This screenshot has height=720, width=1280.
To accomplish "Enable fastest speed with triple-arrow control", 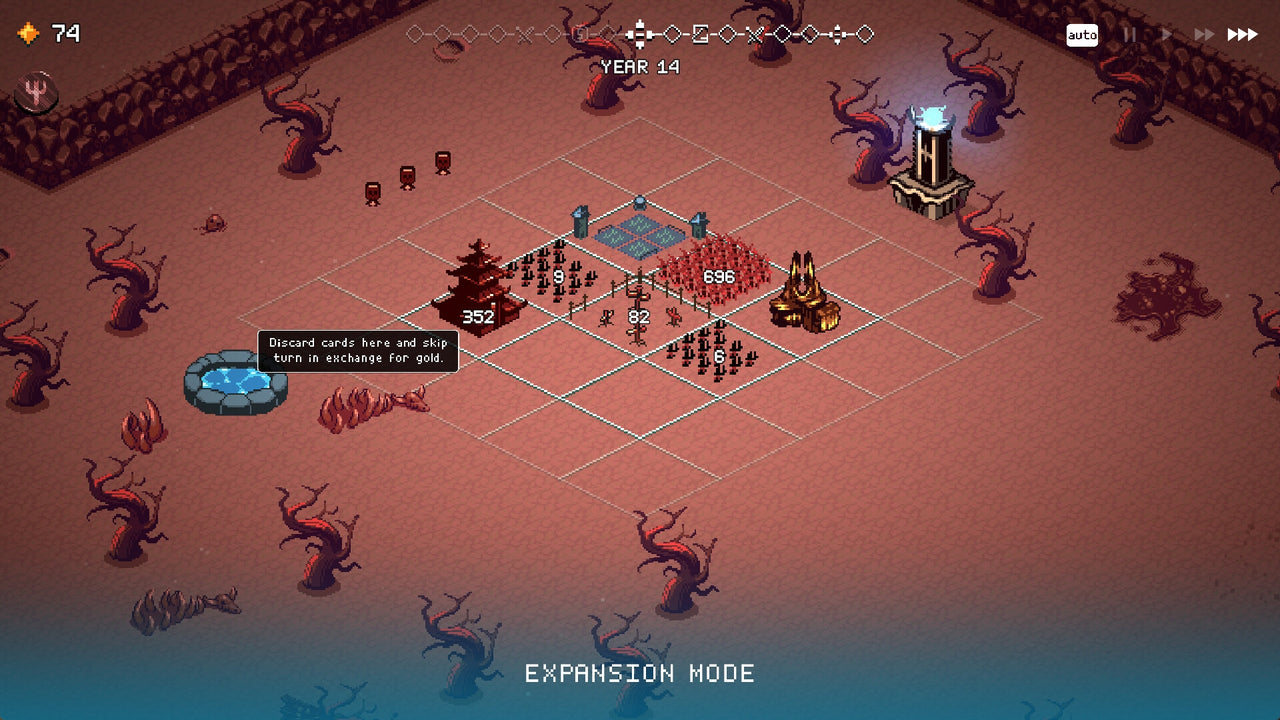I will [x=1242, y=33].
